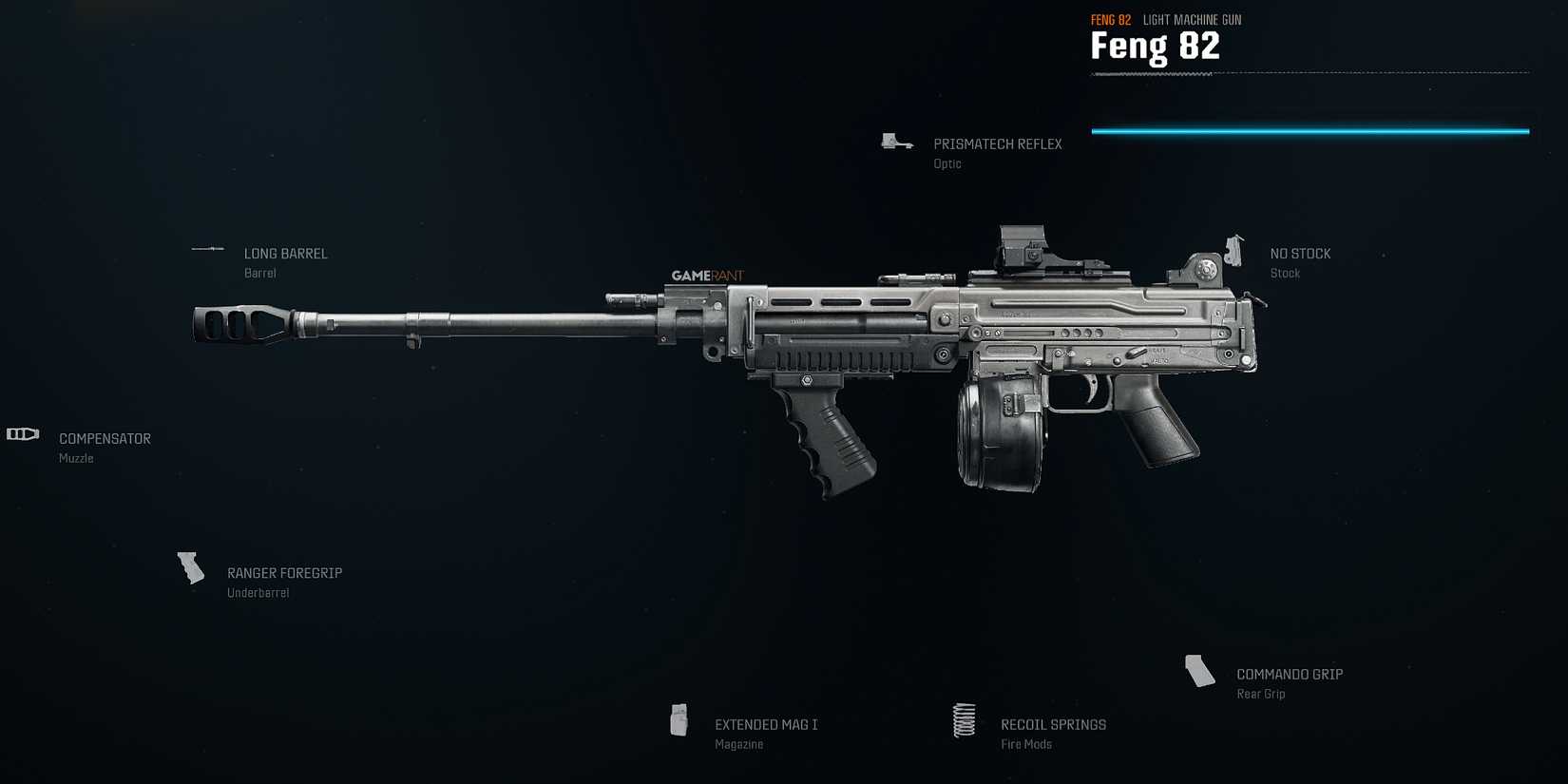Select the Recoil Springs fire mods icon
The height and width of the screenshot is (784, 1568).
pos(964,720)
